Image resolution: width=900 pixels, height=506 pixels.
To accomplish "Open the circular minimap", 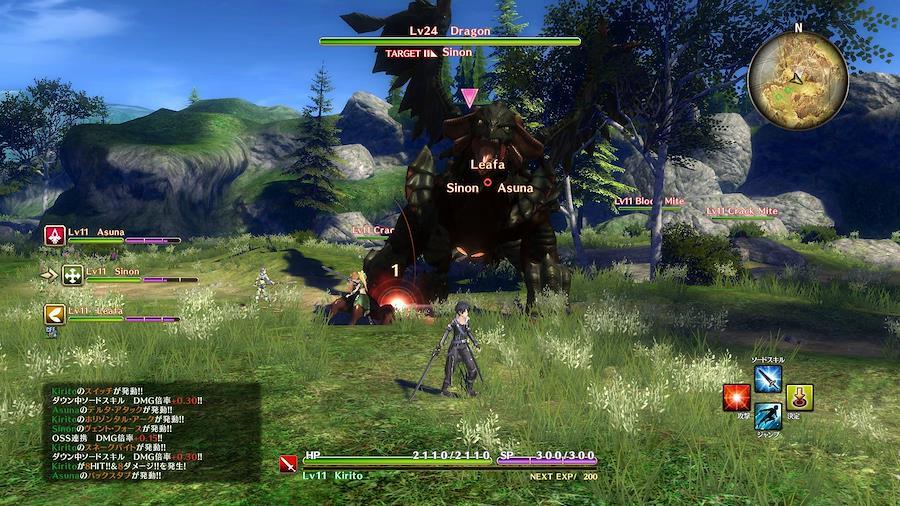I will tap(798, 77).
